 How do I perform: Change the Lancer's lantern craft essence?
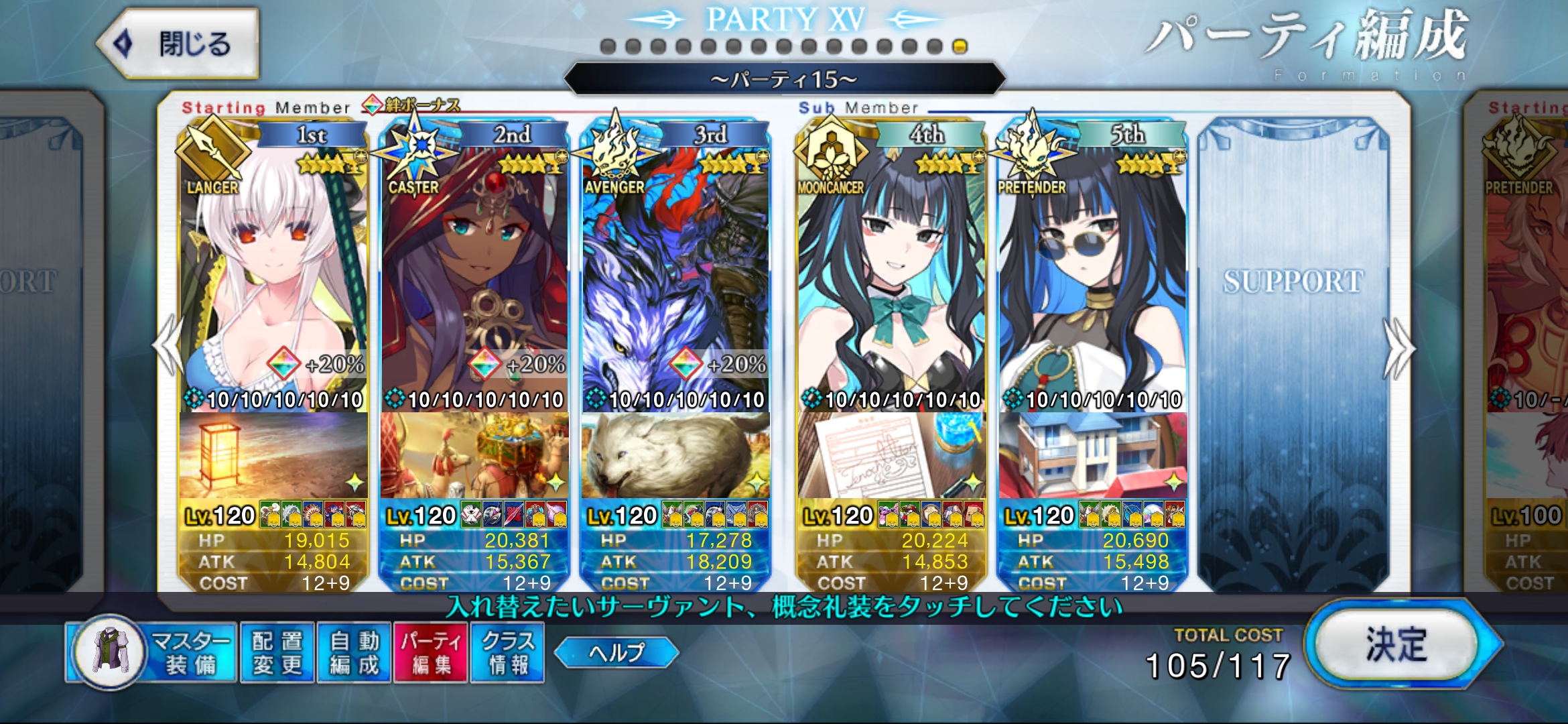pos(273,456)
